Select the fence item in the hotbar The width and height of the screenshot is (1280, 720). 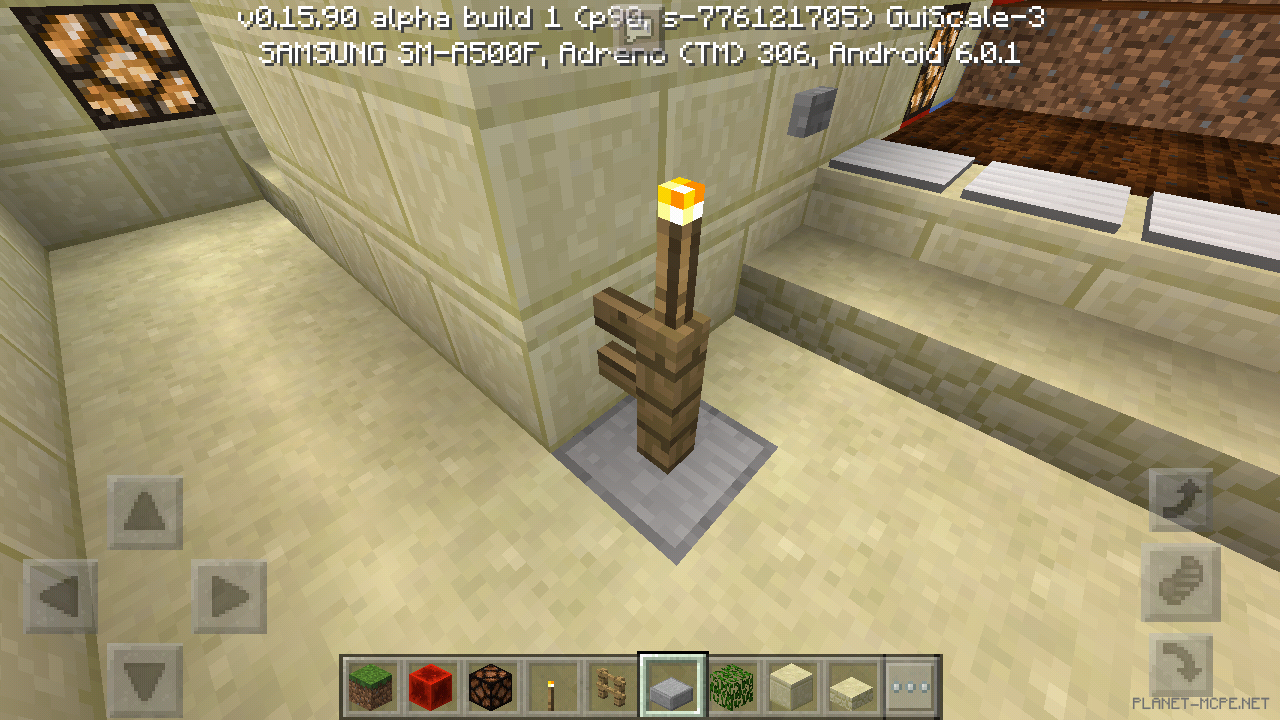click(x=611, y=686)
